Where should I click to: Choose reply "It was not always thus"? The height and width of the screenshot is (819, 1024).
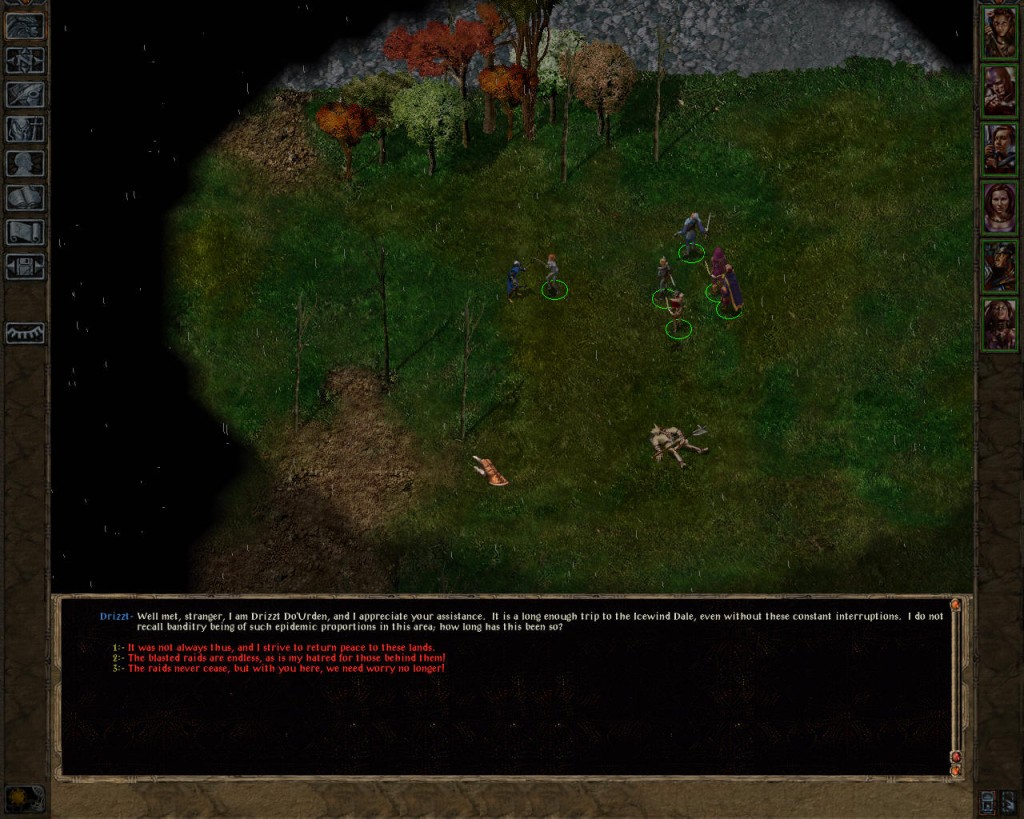tap(280, 647)
